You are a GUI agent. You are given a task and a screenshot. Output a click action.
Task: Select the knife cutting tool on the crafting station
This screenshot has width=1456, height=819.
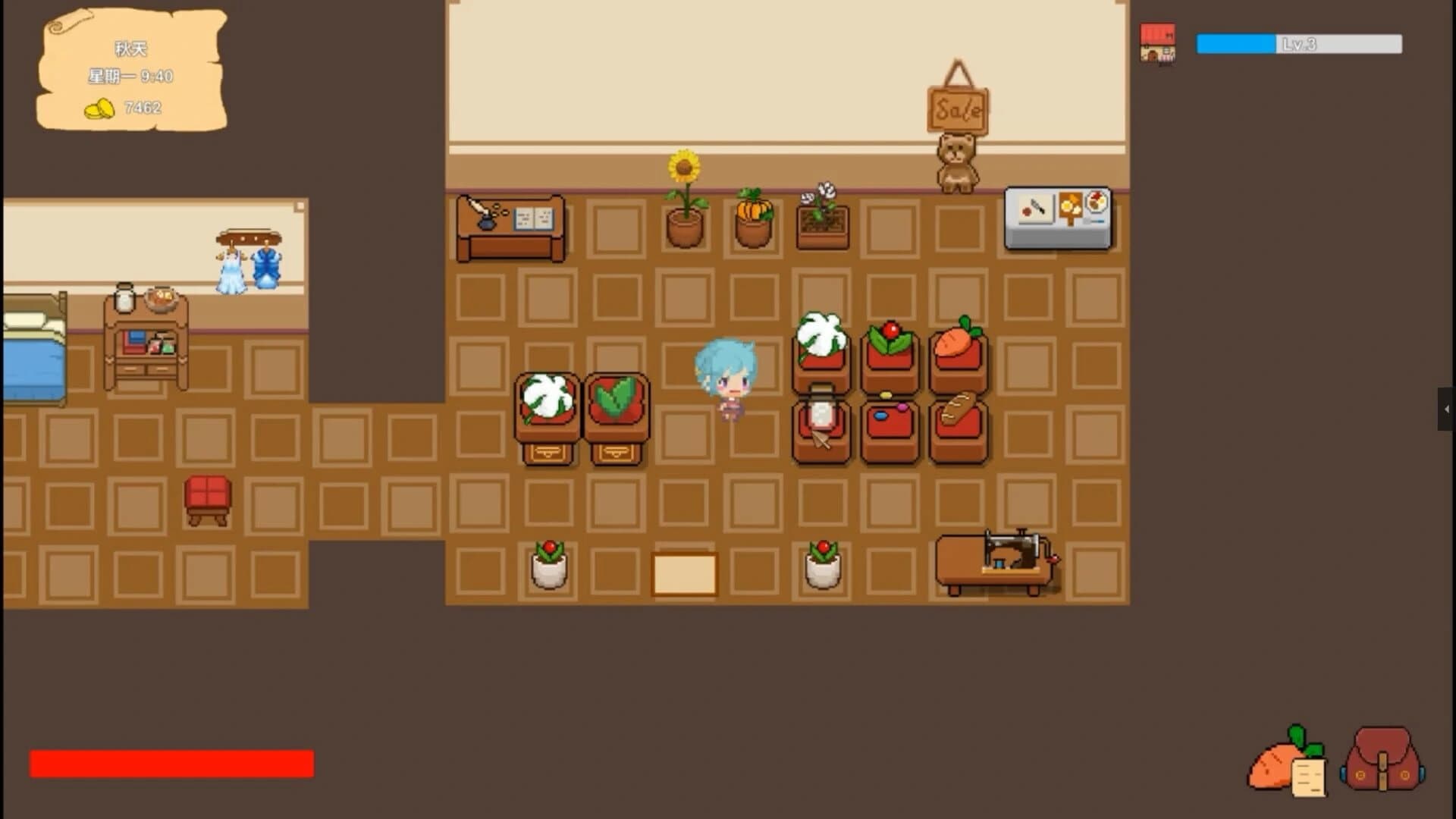[1034, 207]
